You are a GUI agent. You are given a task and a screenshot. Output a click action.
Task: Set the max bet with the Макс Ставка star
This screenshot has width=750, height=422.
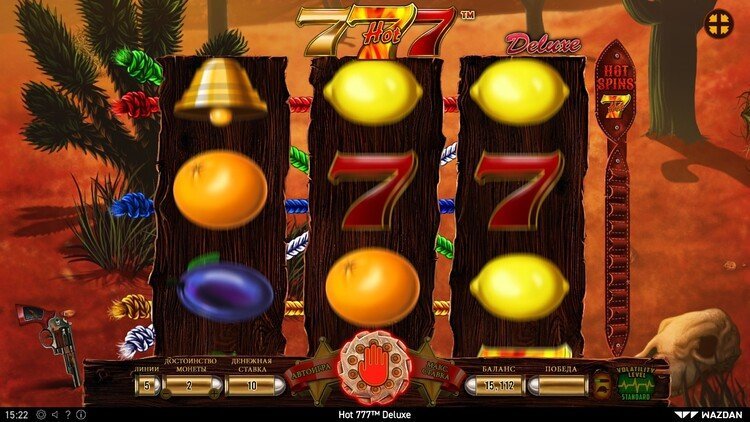[441, 370]
